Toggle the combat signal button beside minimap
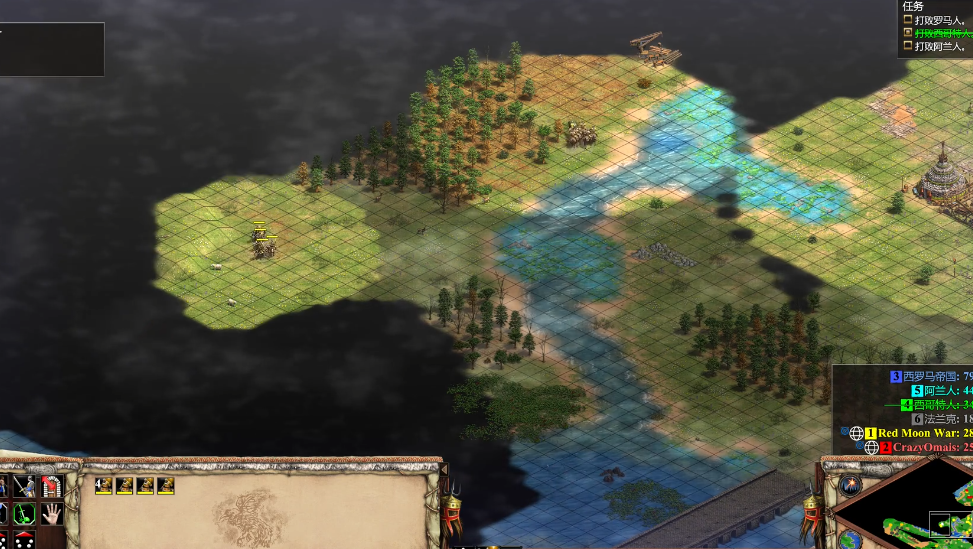Viewport: 973px width, 549px height. (x=851, y=486)
